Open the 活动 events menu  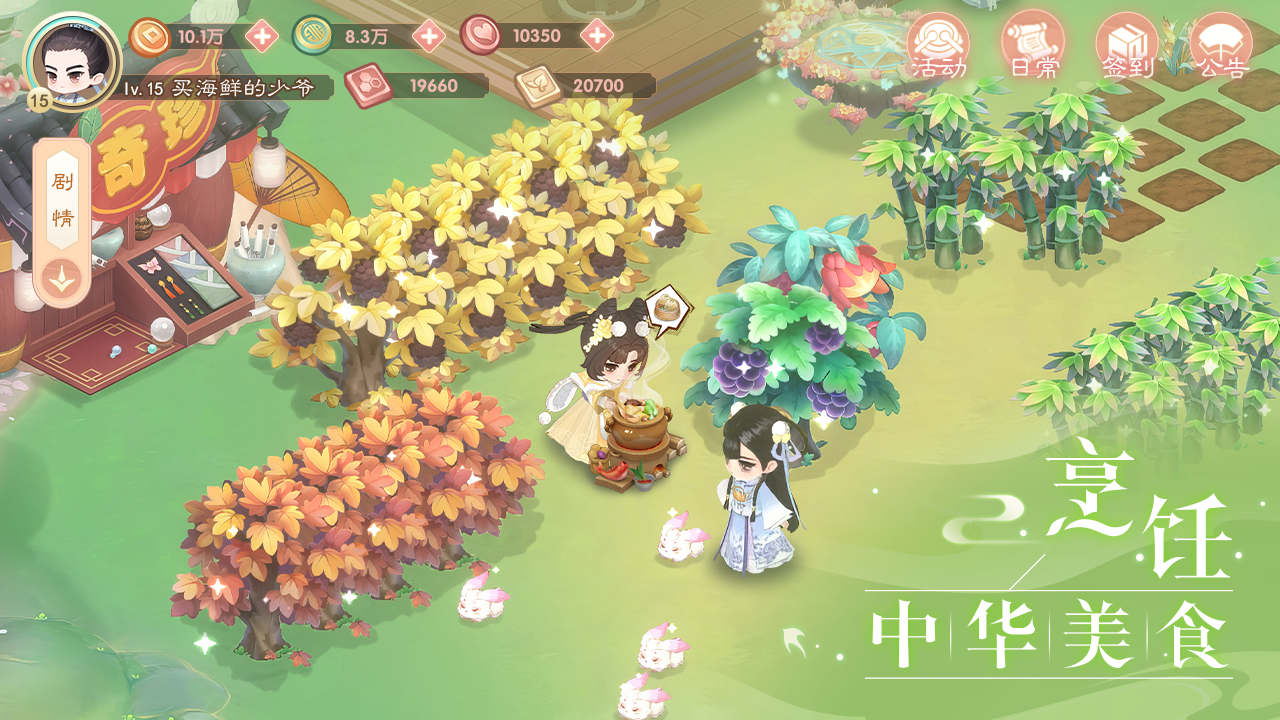coord(938,46)
